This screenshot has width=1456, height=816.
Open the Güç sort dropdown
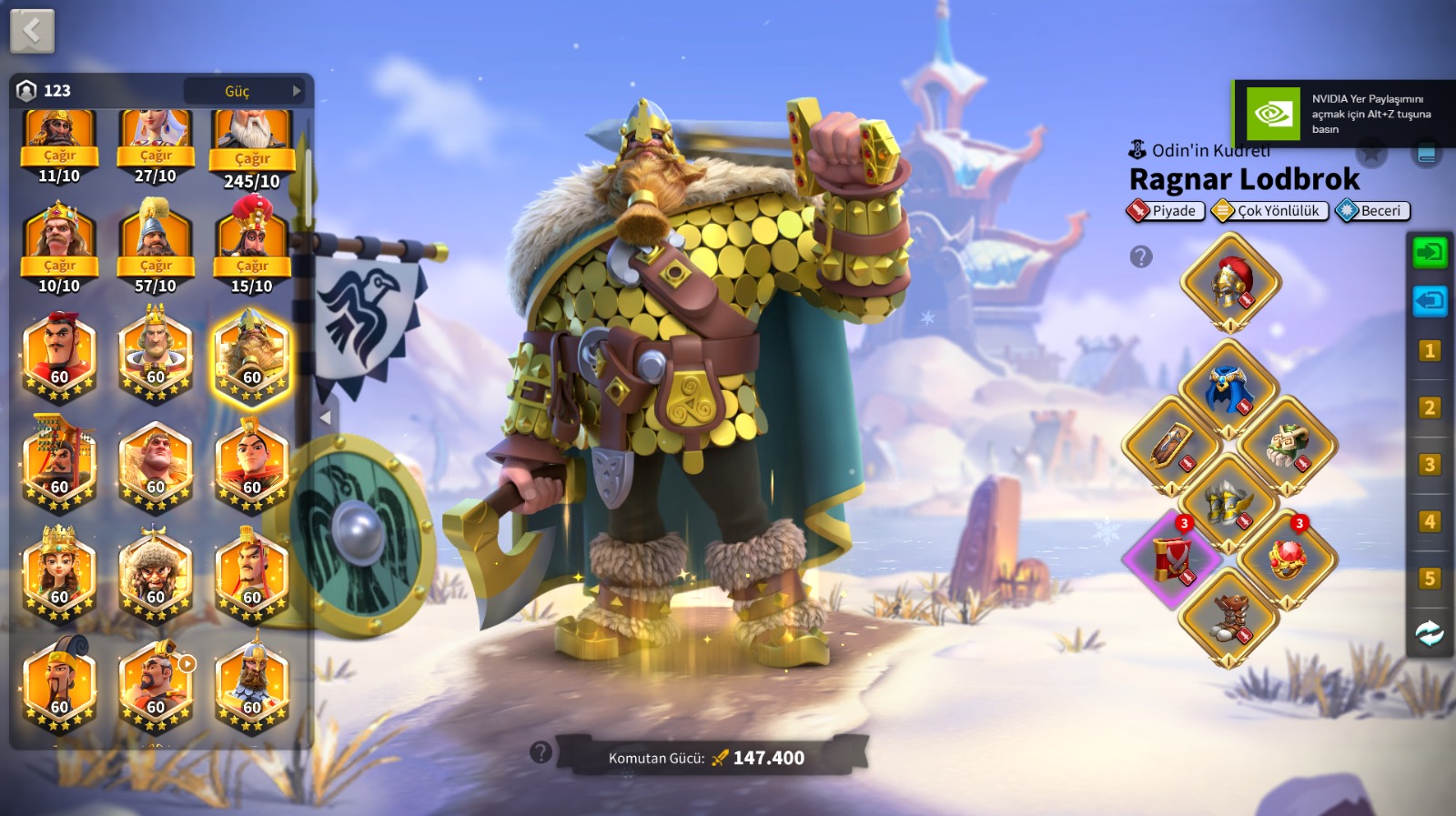(244, 91)
